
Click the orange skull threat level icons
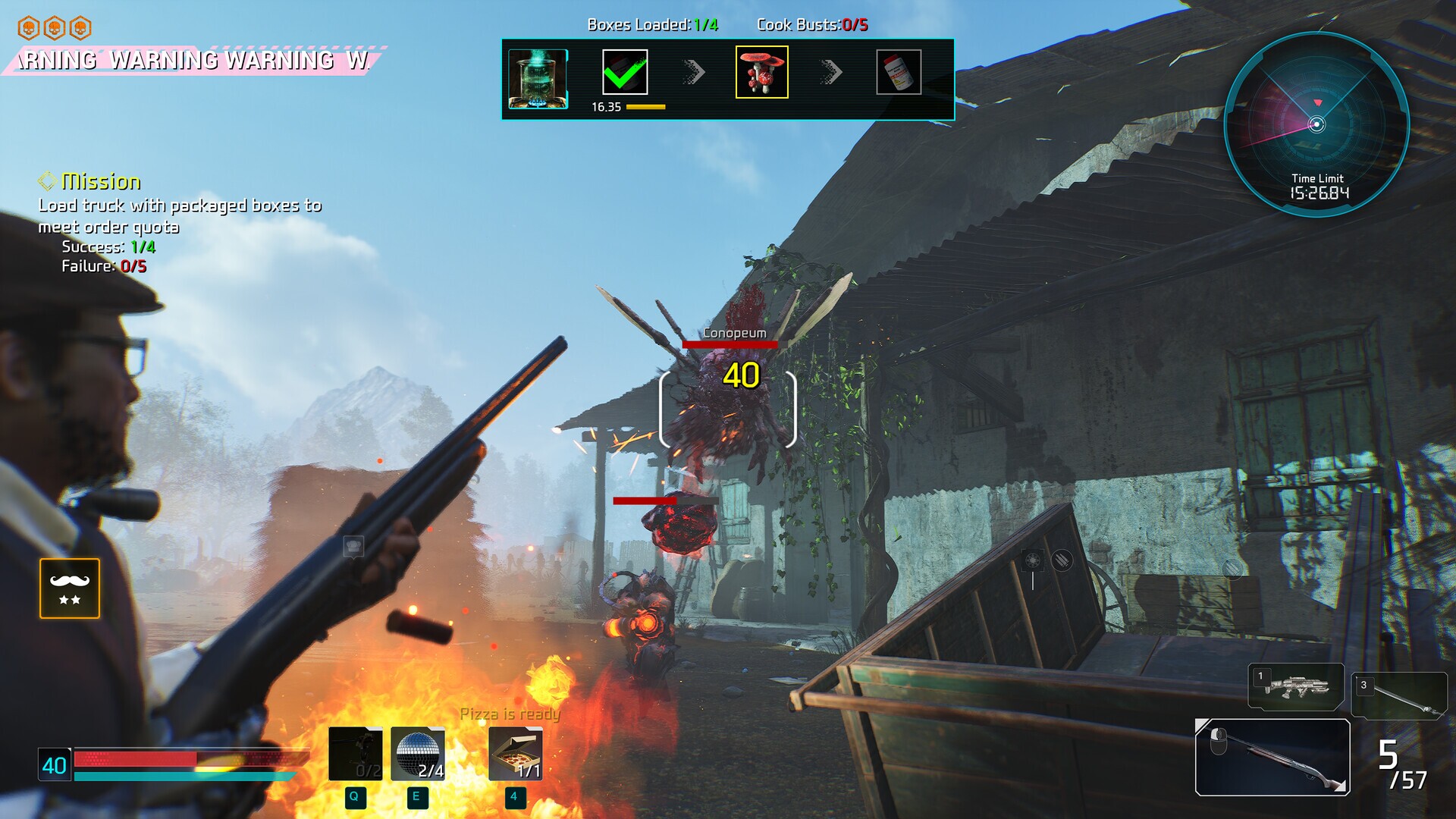(55, 29)
